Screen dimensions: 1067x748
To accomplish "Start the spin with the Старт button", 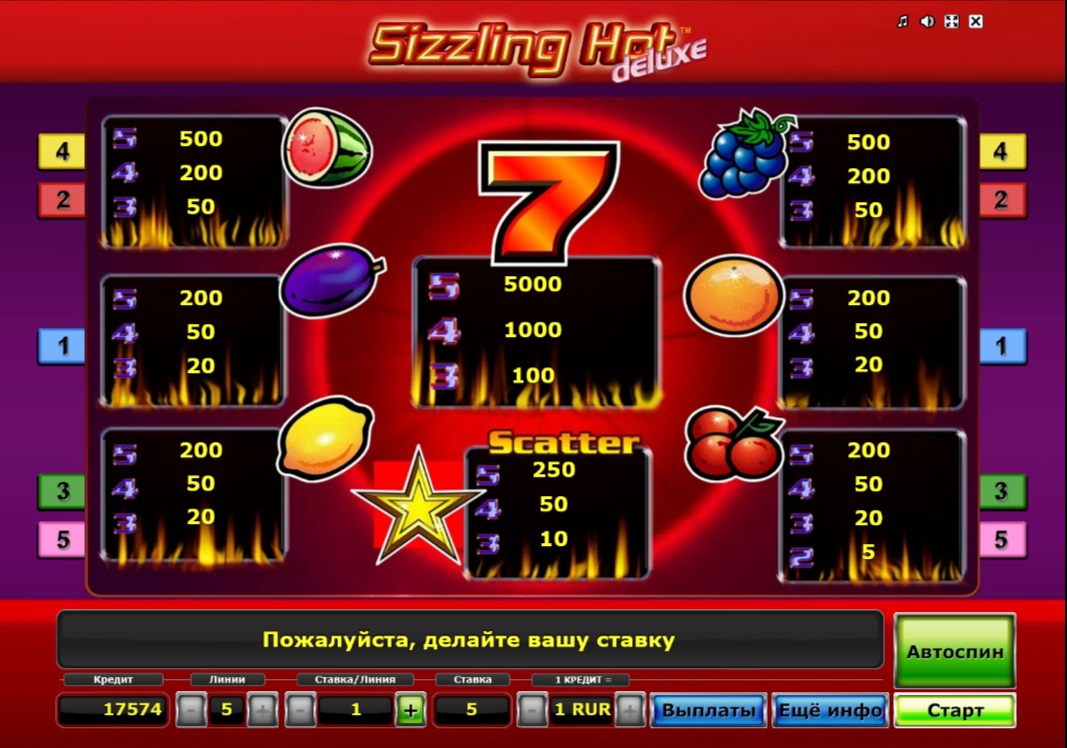I will 954,711.
